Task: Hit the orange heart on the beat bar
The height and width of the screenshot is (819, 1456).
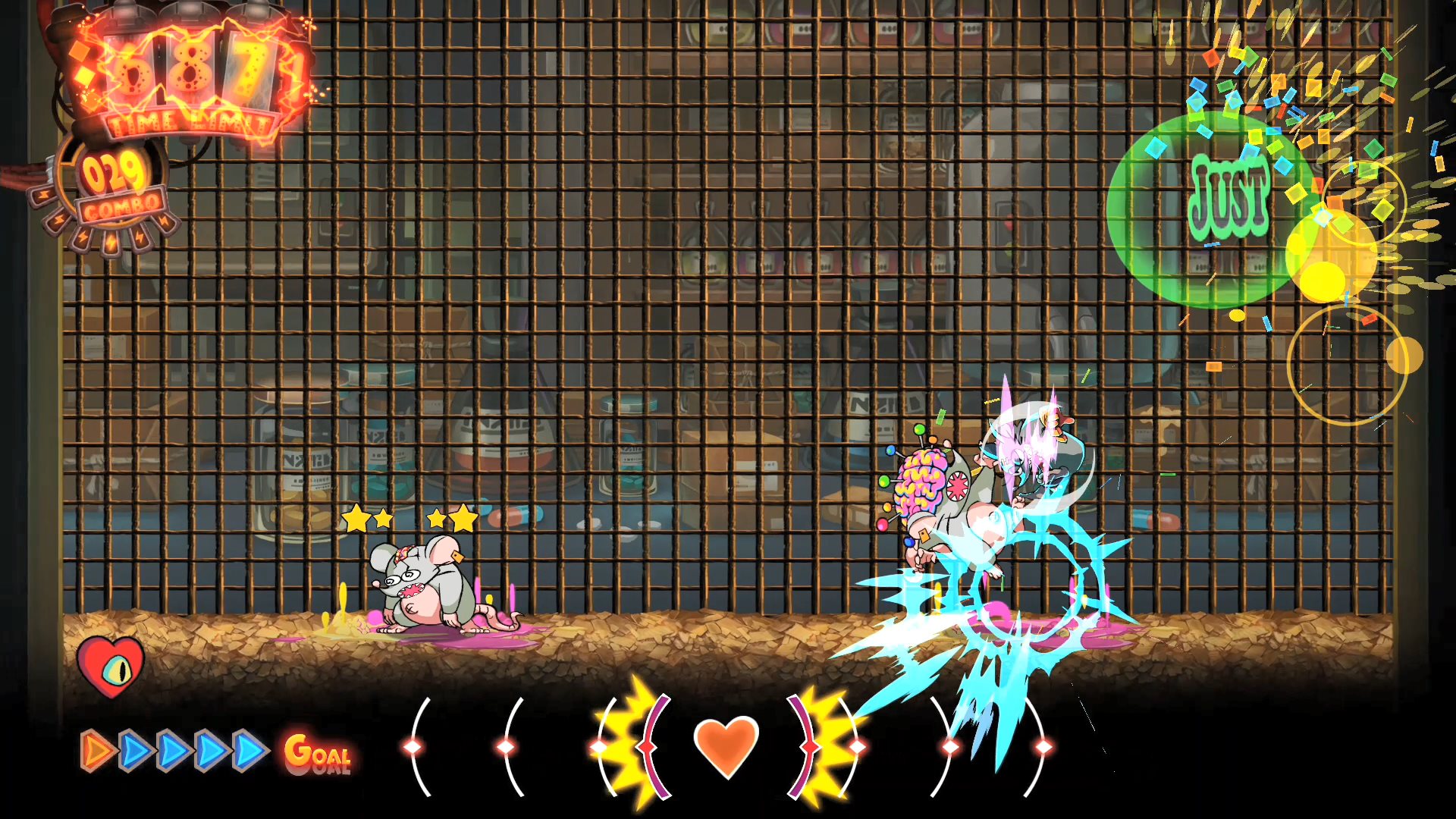Action: [726, 746]
